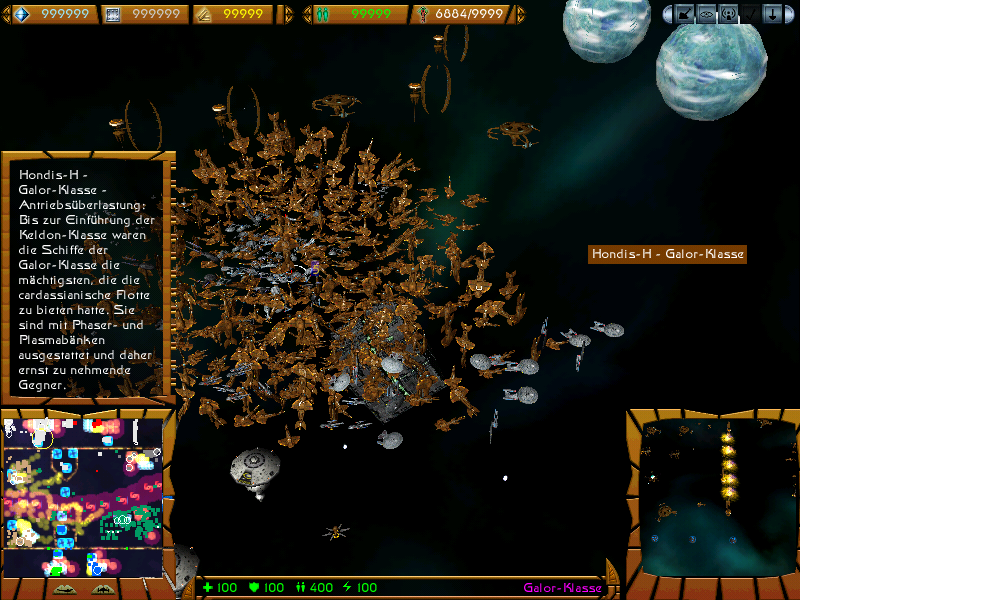The height and width of the screenshot is (604, 982).
Task: Click the right minimap button below the map
Action: (x=103, y=589)
